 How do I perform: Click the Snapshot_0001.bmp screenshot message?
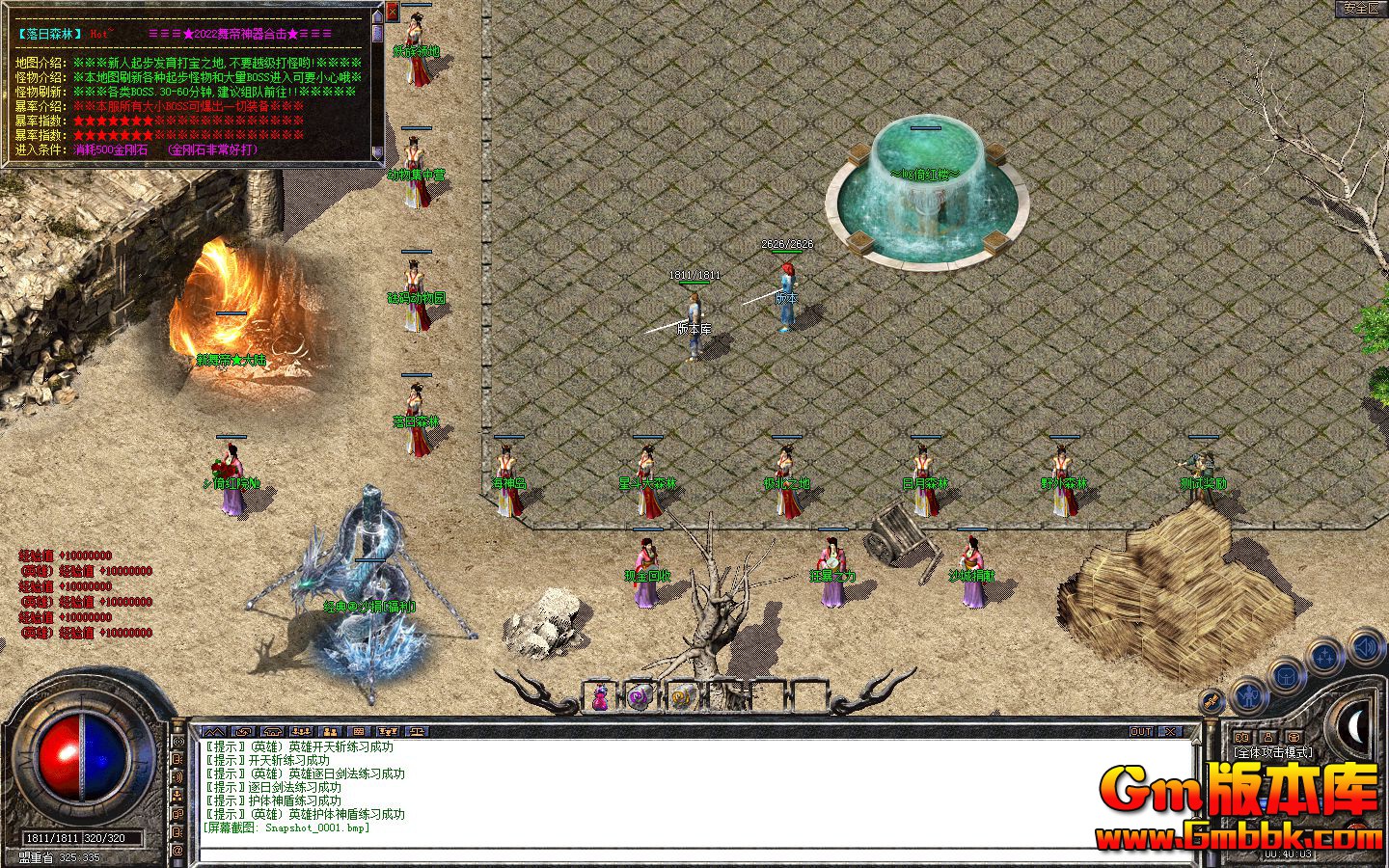[x=286, y=827]
